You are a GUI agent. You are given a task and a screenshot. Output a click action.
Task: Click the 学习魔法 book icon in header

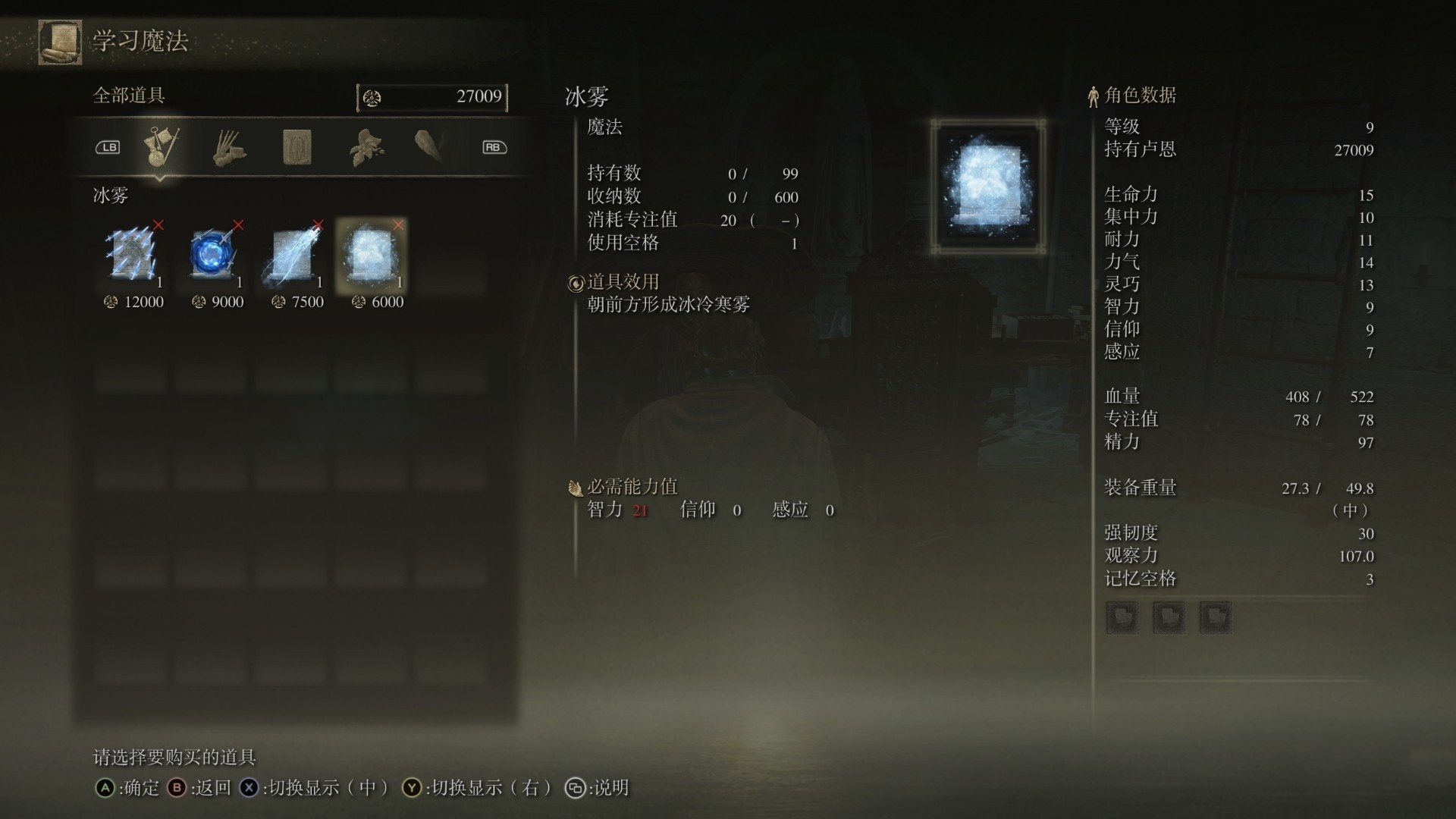[x=58, y=42]
